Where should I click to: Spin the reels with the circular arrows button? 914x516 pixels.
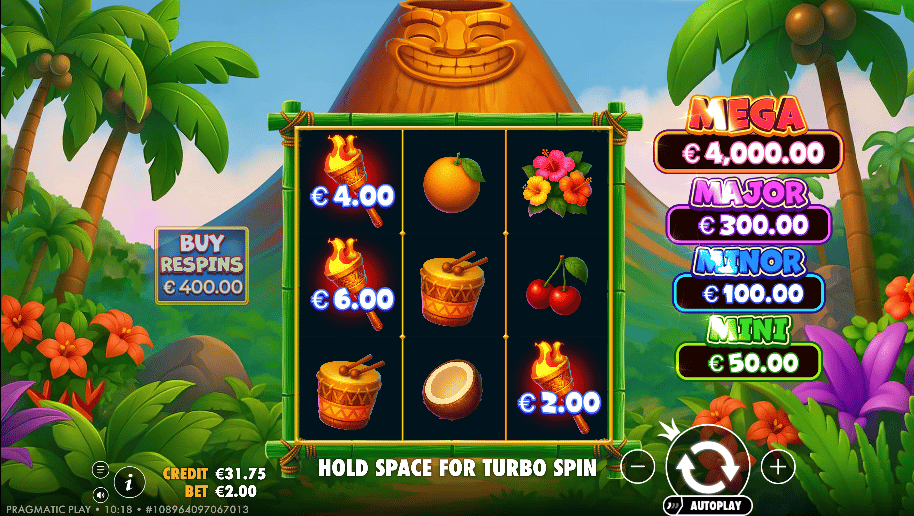point(708,464)
